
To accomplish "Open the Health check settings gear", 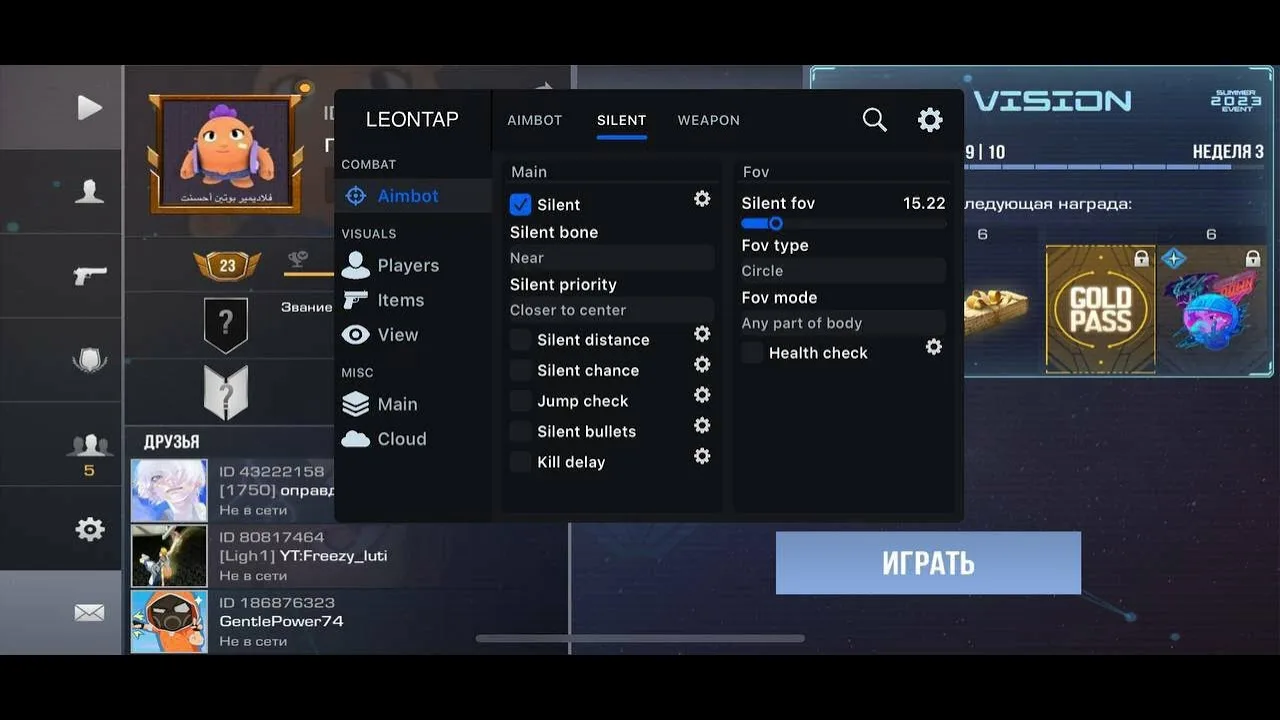I will pyautogui.click(x=933, y=347).
